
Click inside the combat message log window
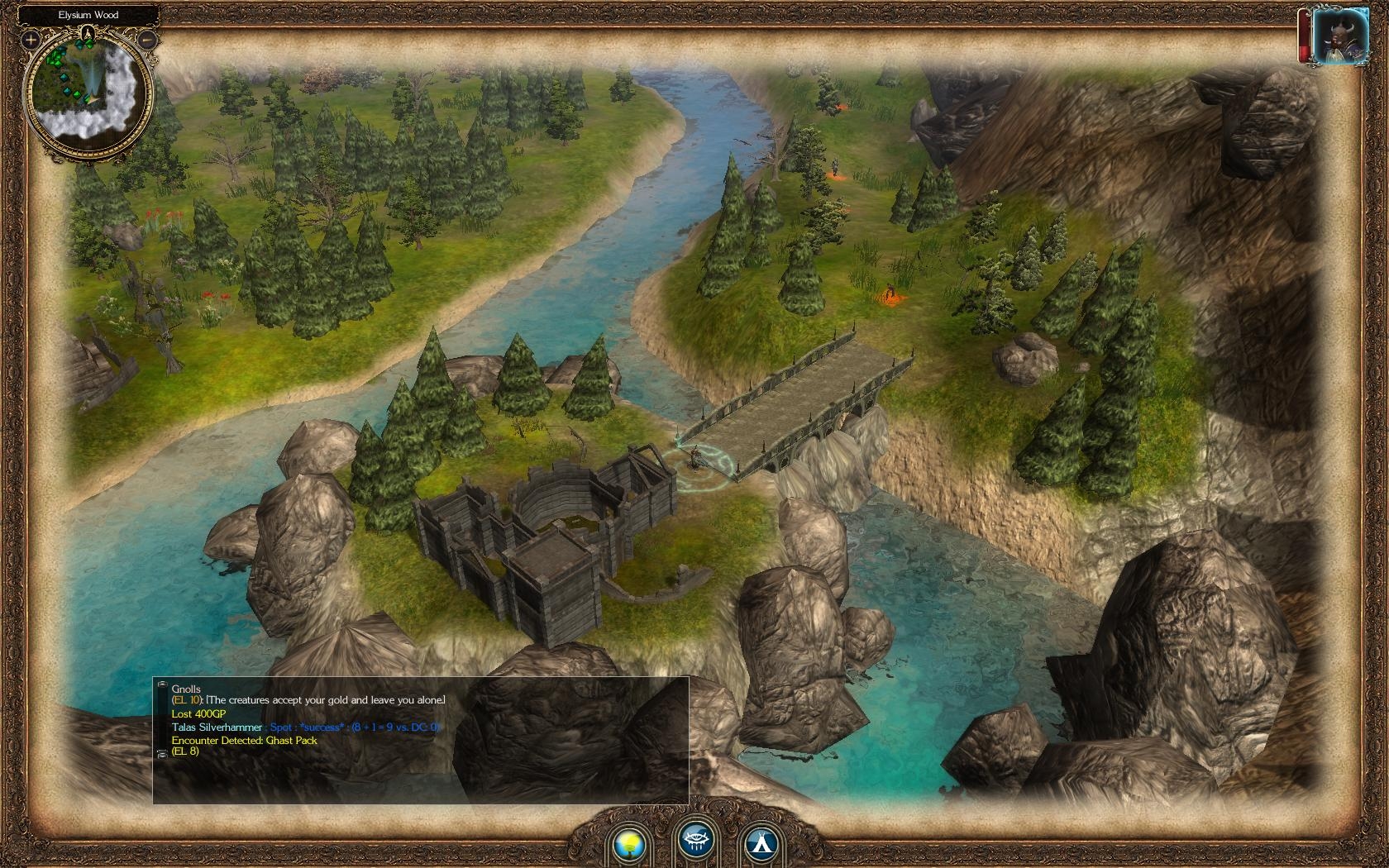420,774
